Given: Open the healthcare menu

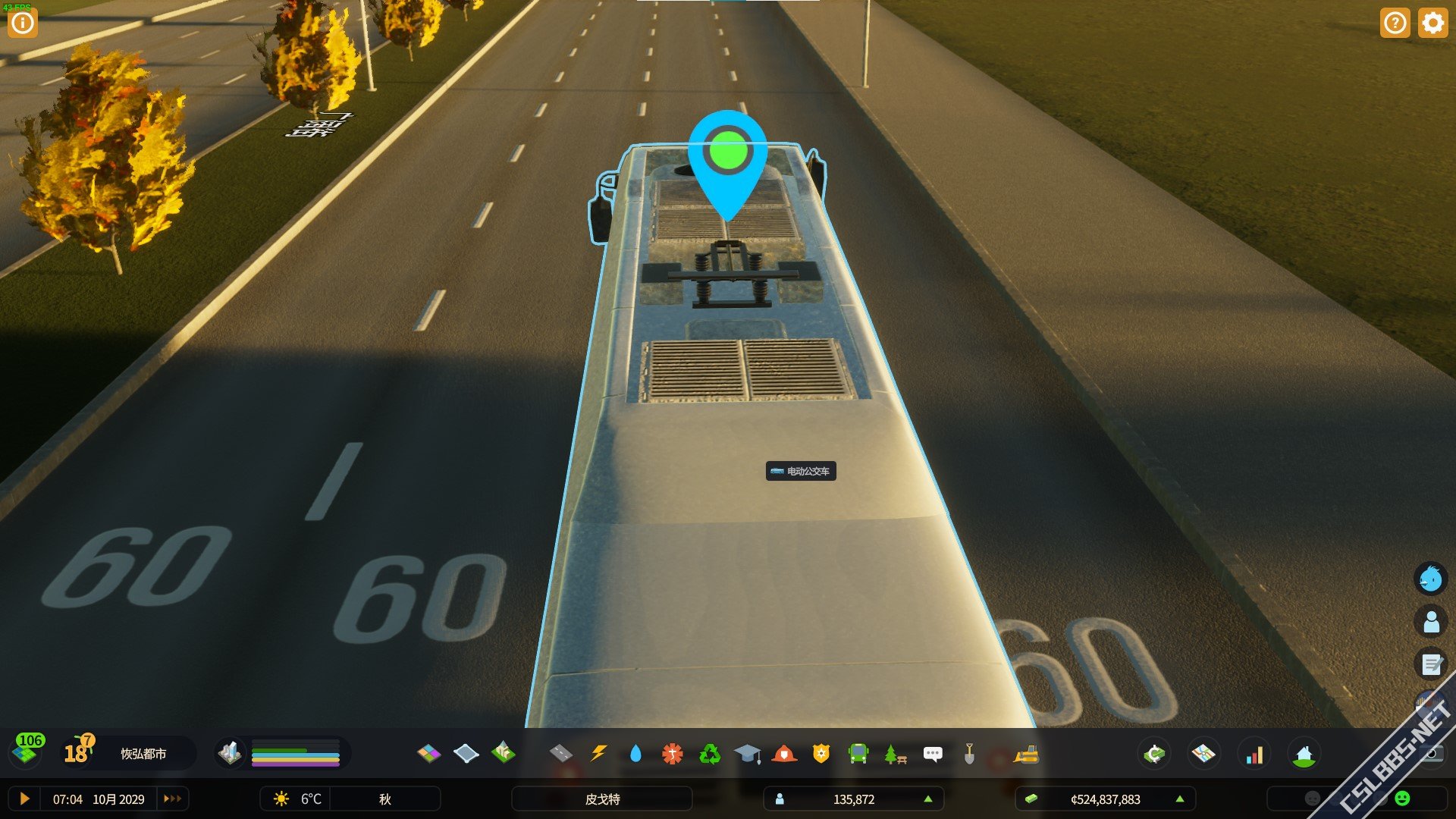Looking at the screenshot, I should pos(672,754).
